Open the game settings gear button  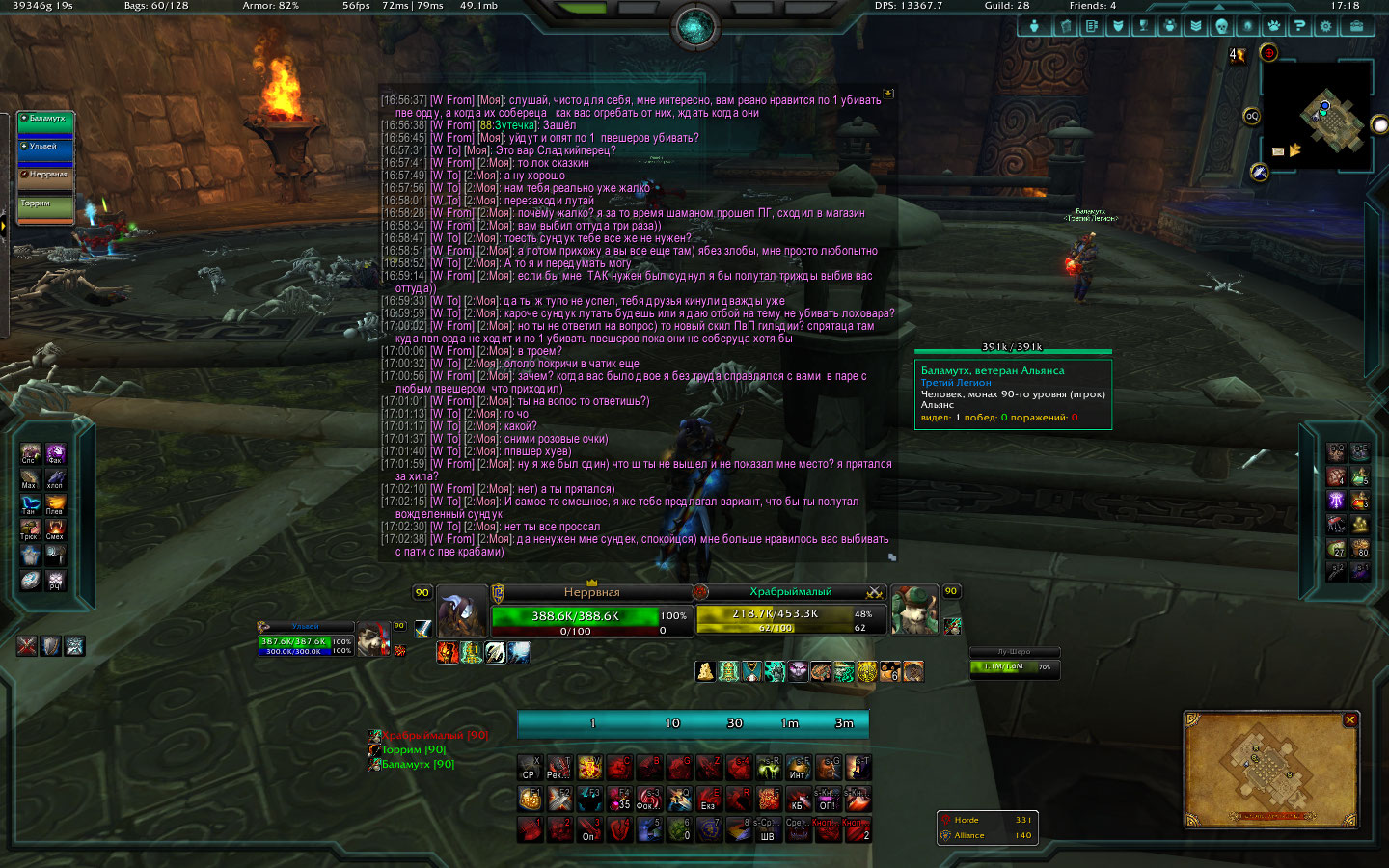pos(1325,26)
